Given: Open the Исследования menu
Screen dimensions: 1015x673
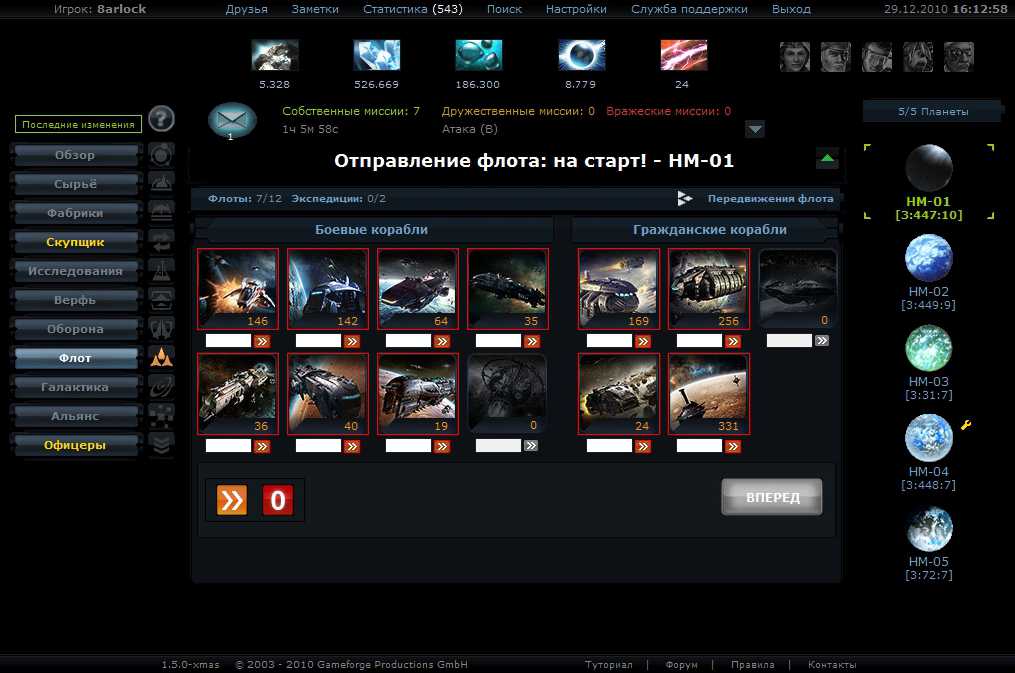Looking at the screenshot, I should [75, 271].
